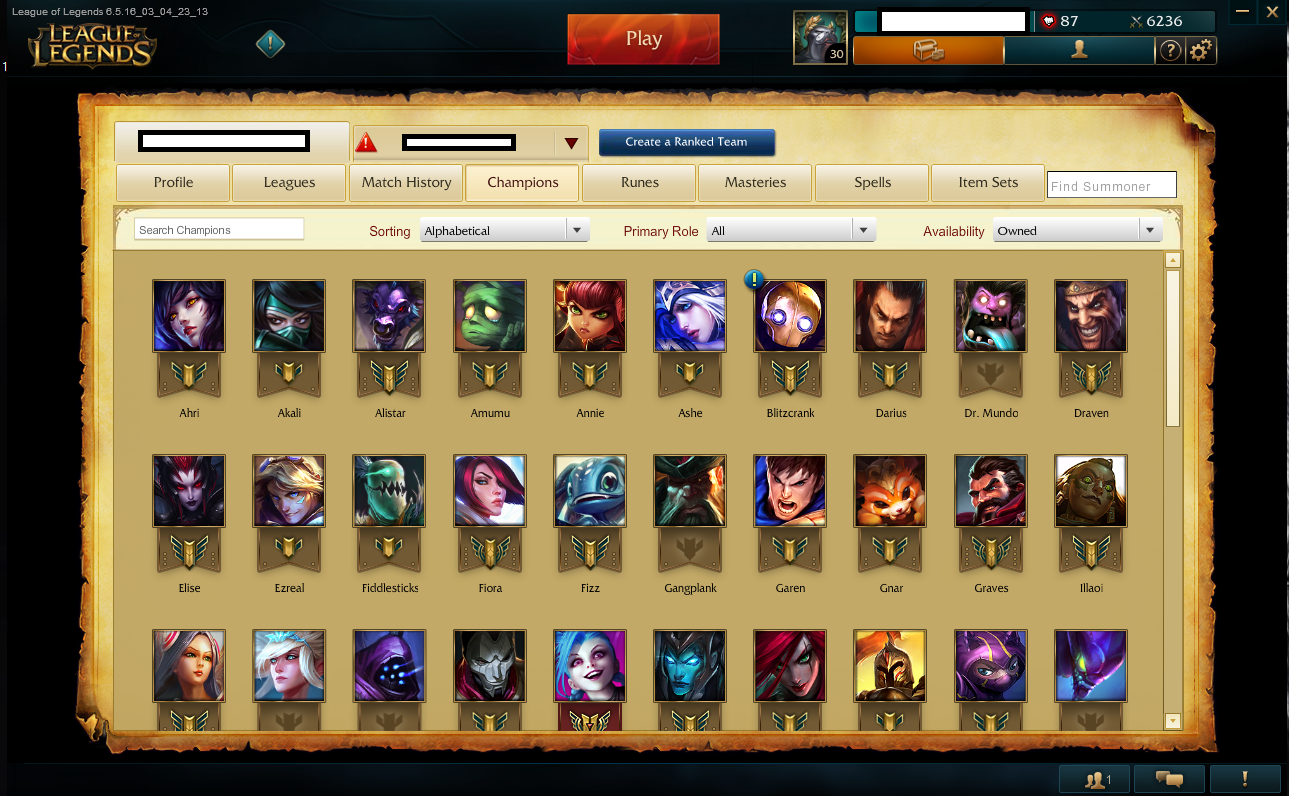The width and height of the screenshot is (1290, 796).
Task: Choose the Blitzcrank champion portrait
Action: (790, 316)
